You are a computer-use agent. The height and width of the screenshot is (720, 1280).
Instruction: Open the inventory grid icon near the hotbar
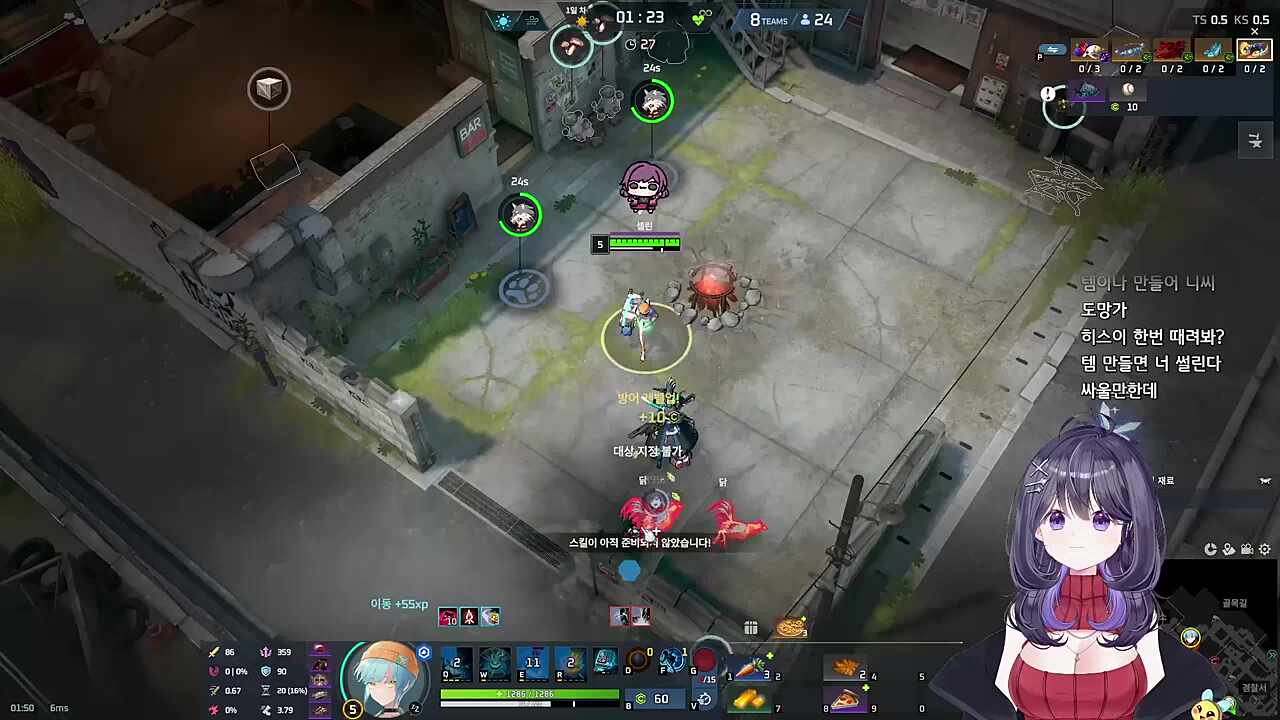(x=751, y=627)
